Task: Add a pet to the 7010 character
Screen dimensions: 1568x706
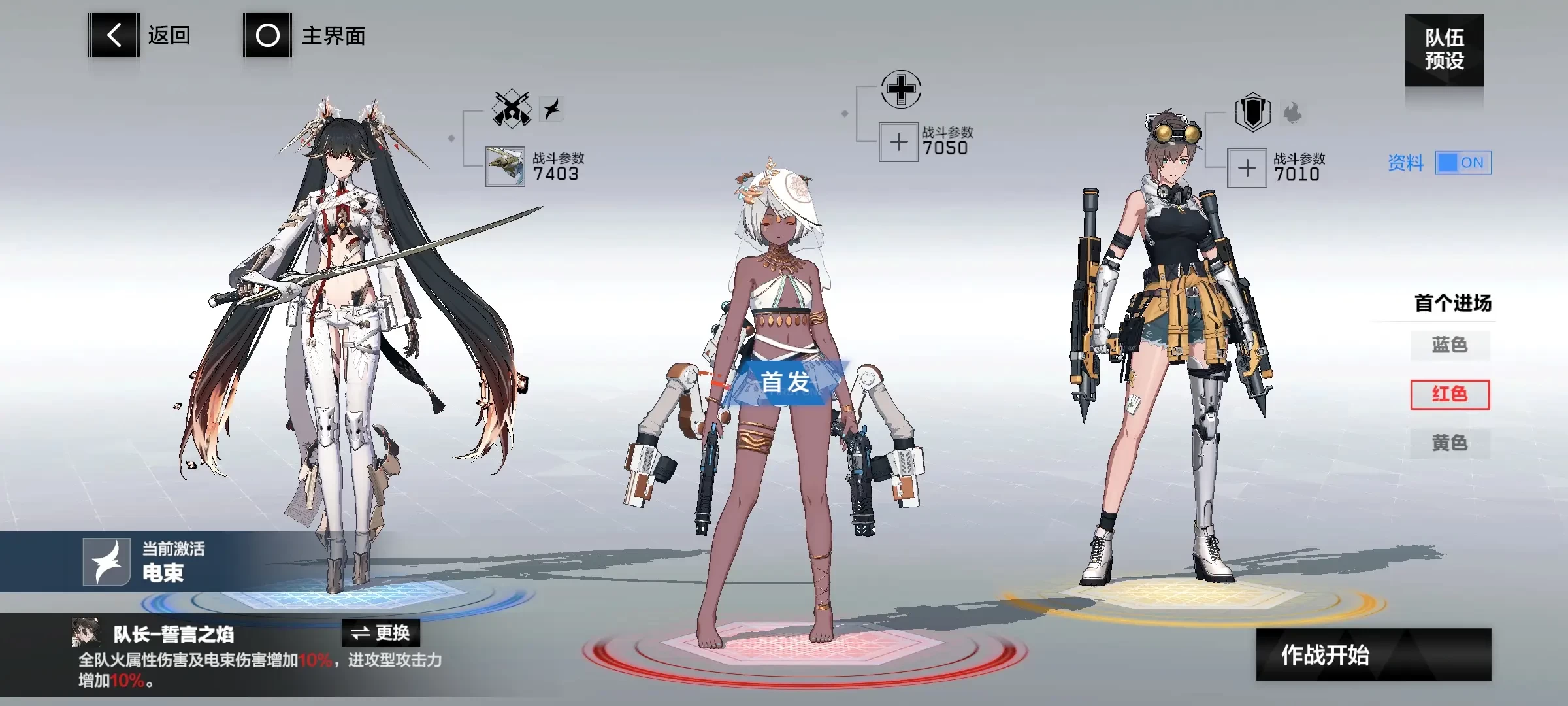Action: click(x=1247, y=168)
